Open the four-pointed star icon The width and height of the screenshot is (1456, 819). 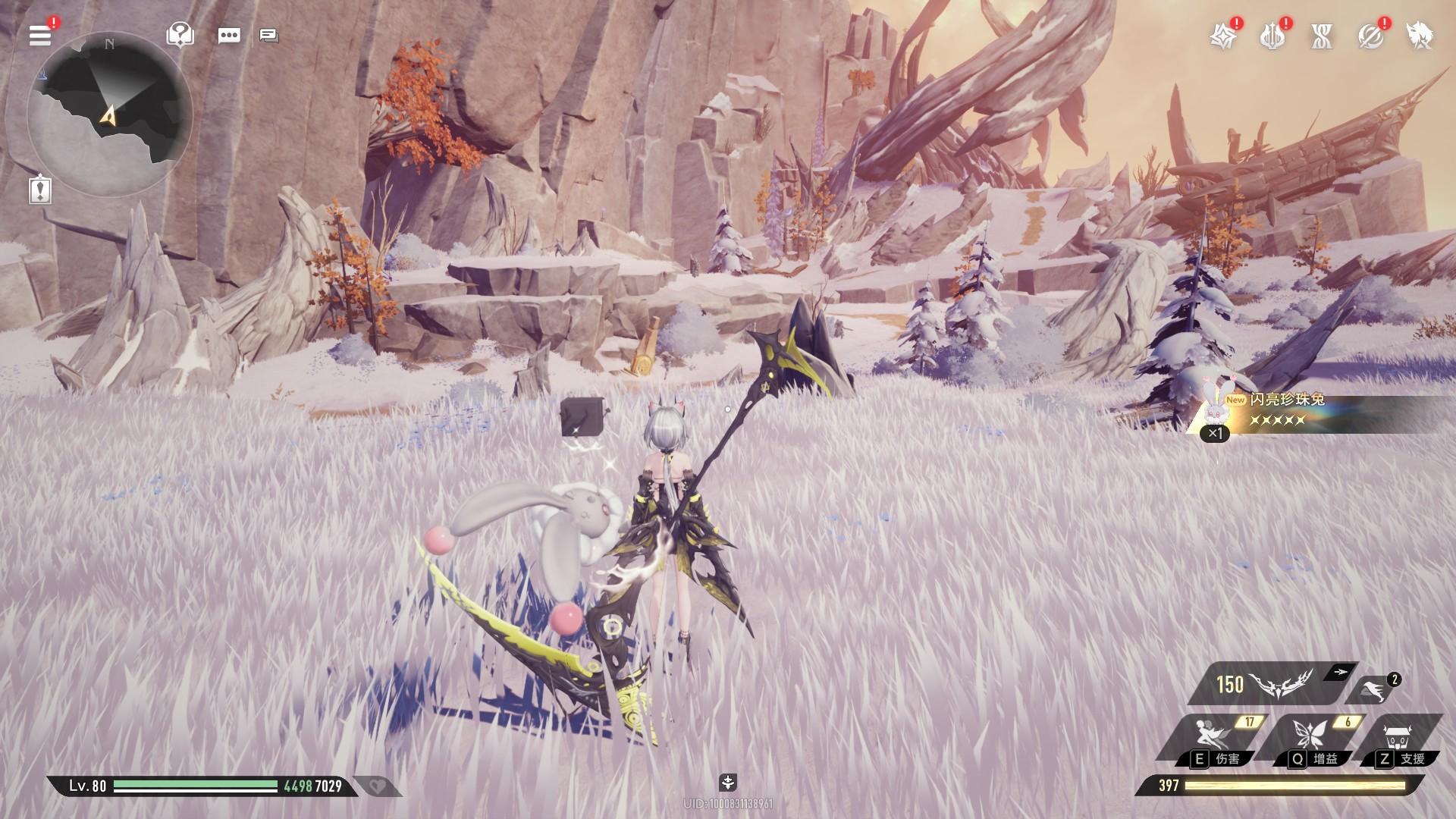pyautogui.click(x=1222, y=36)
